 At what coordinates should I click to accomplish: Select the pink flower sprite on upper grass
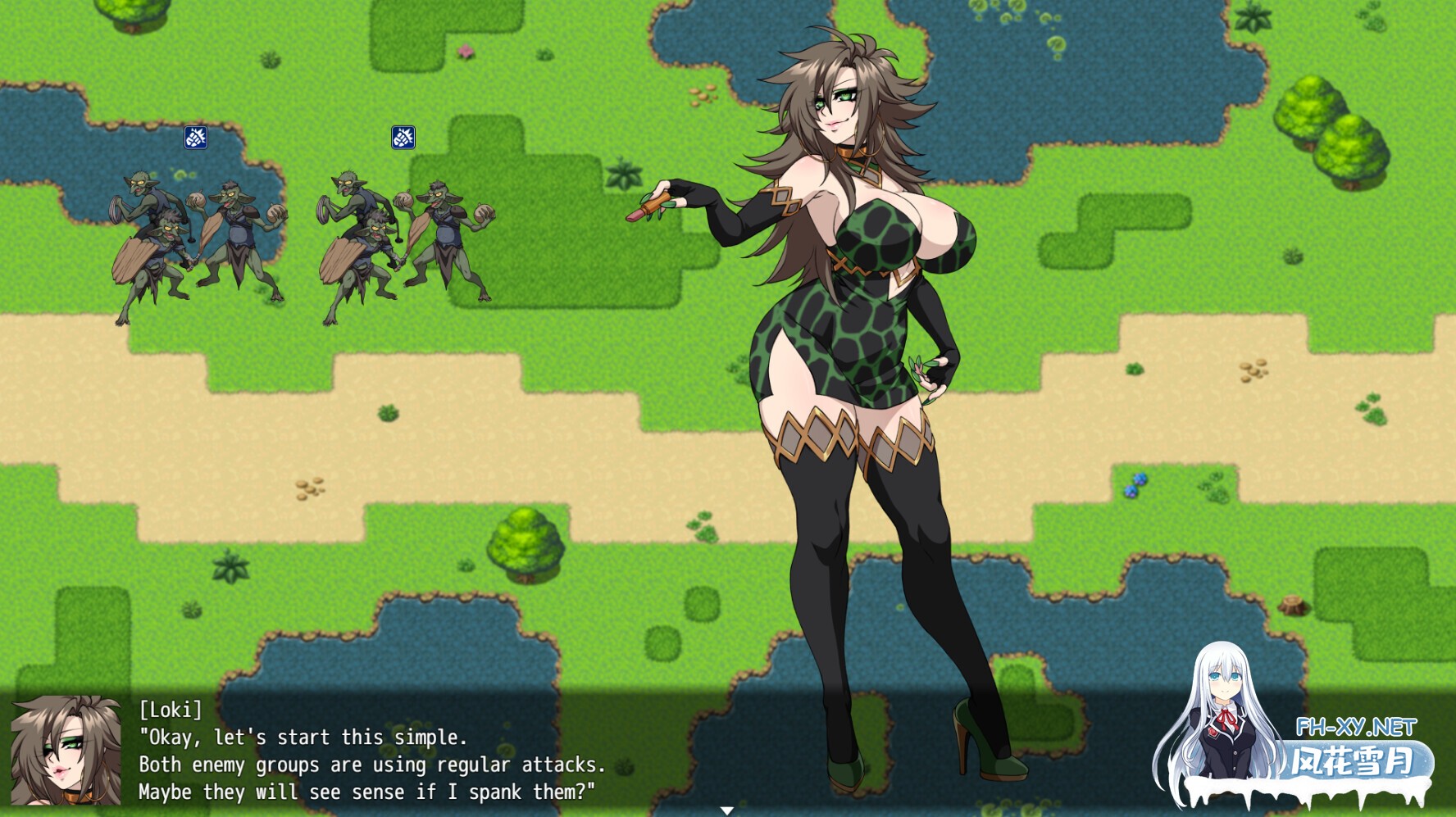466,51
